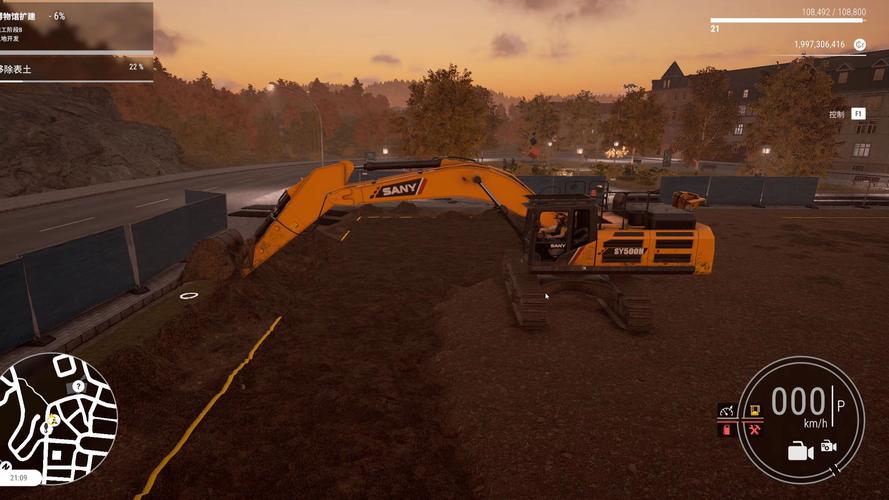The width and height of the screenshot is (889, 500).
Task: Click the round currency coin icon
Action: tap(858, 45)
